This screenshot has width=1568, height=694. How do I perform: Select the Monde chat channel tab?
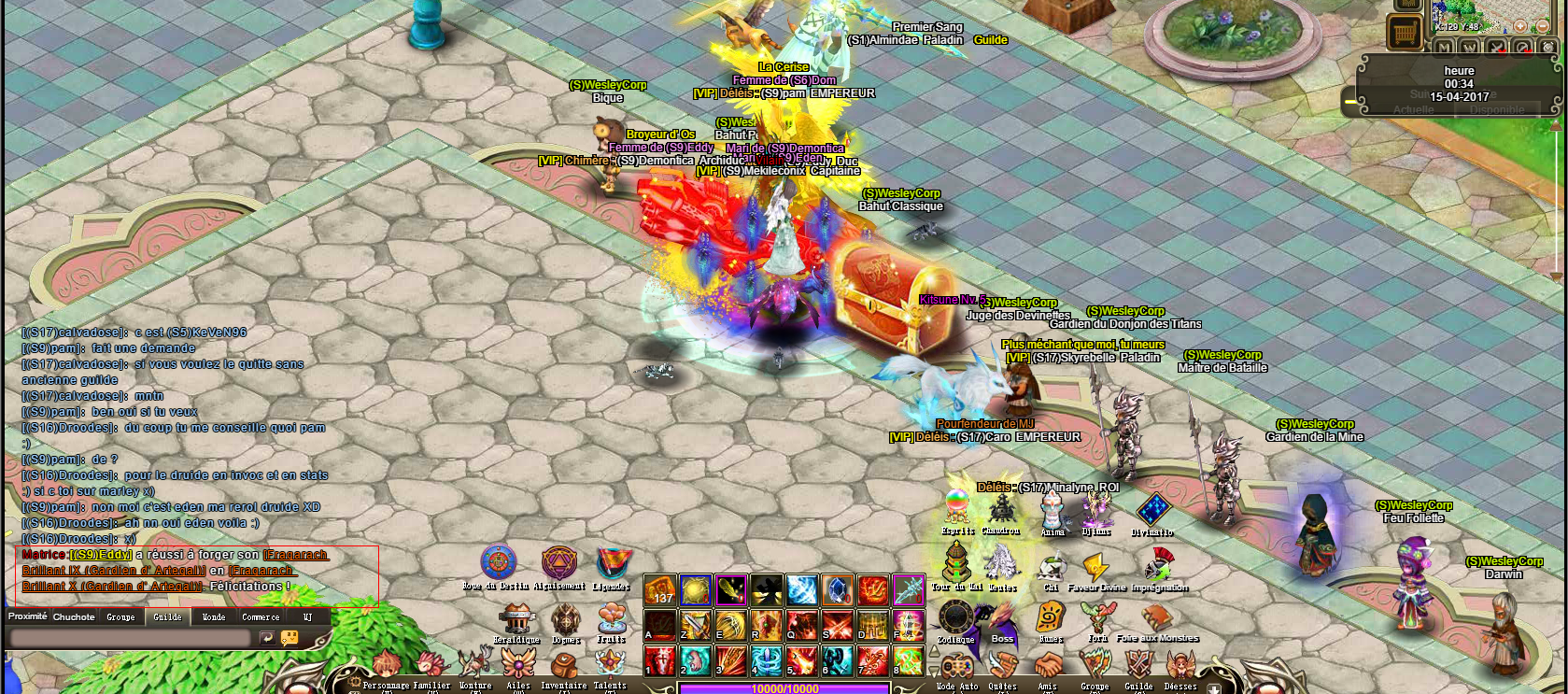coord(214,616)
